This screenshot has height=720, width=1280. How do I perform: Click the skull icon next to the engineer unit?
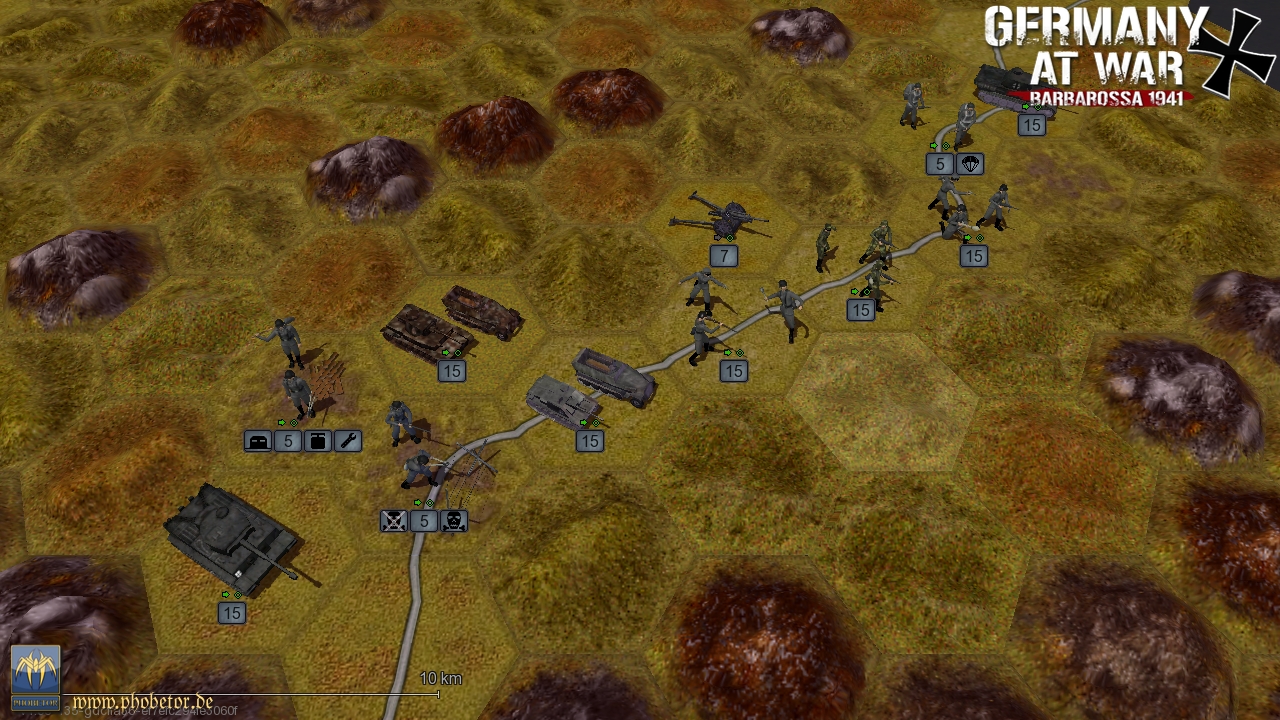[x=453, y=520]
